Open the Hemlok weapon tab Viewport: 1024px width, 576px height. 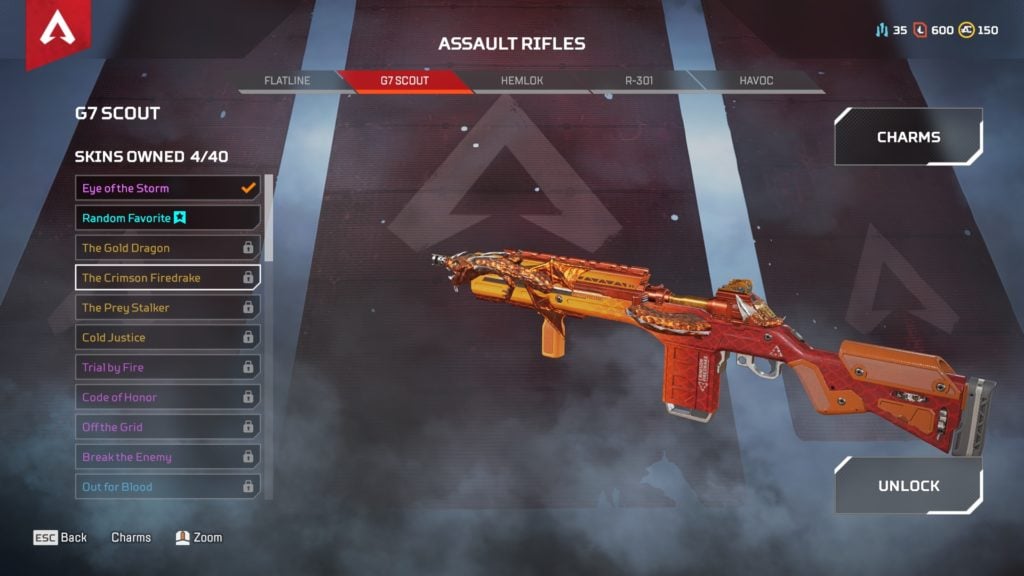point(521,80)
